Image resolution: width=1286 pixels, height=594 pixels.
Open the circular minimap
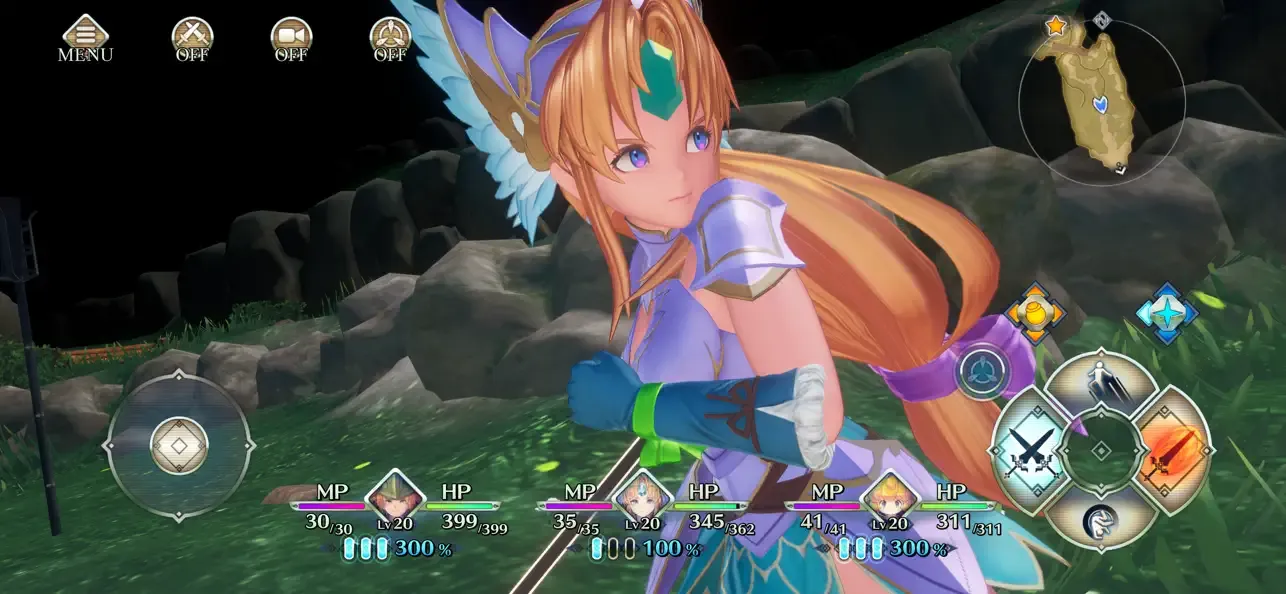pyautogui.click(x=1101, y=101)
